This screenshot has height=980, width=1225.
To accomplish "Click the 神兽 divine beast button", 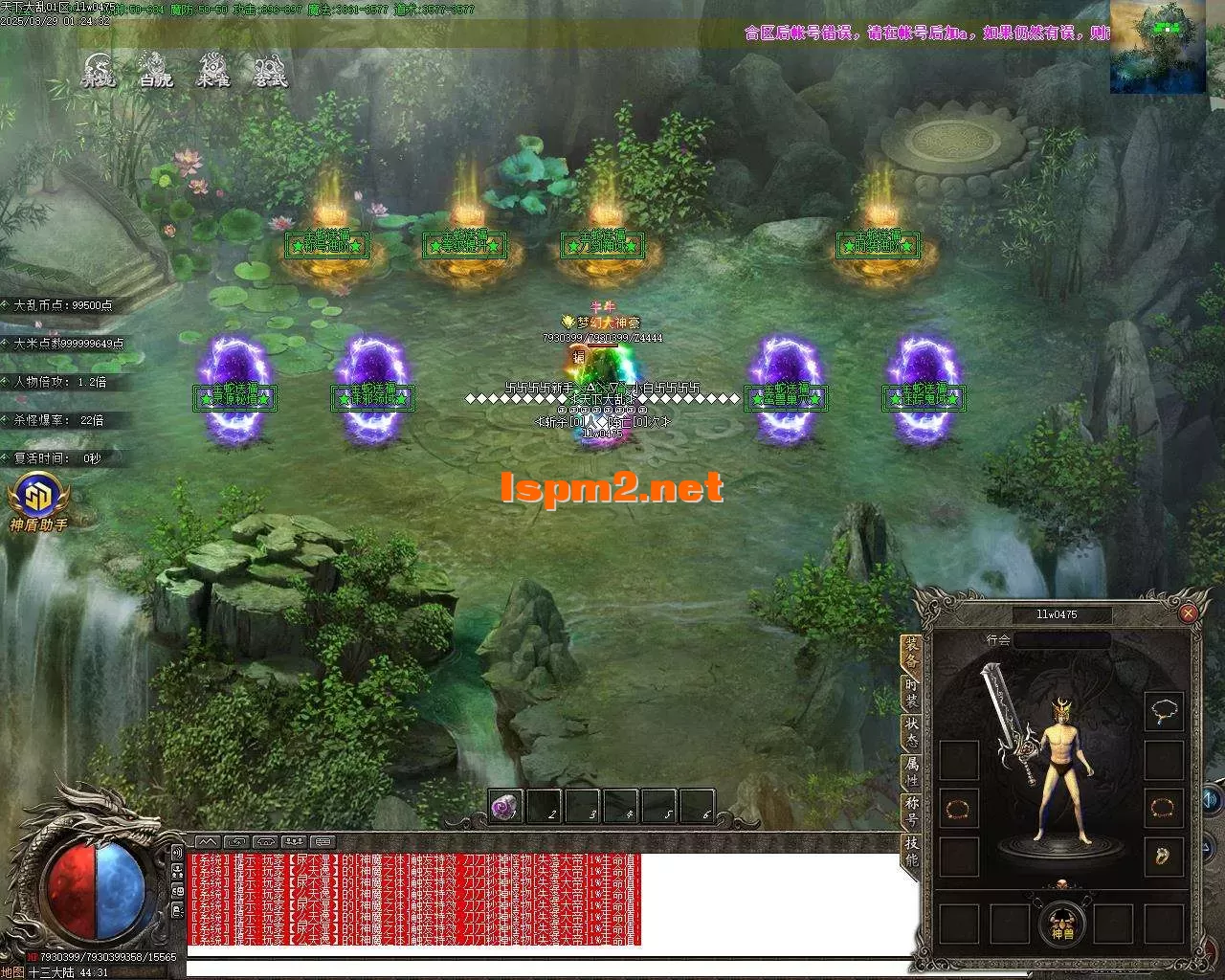I will (x=1063, y=923).
